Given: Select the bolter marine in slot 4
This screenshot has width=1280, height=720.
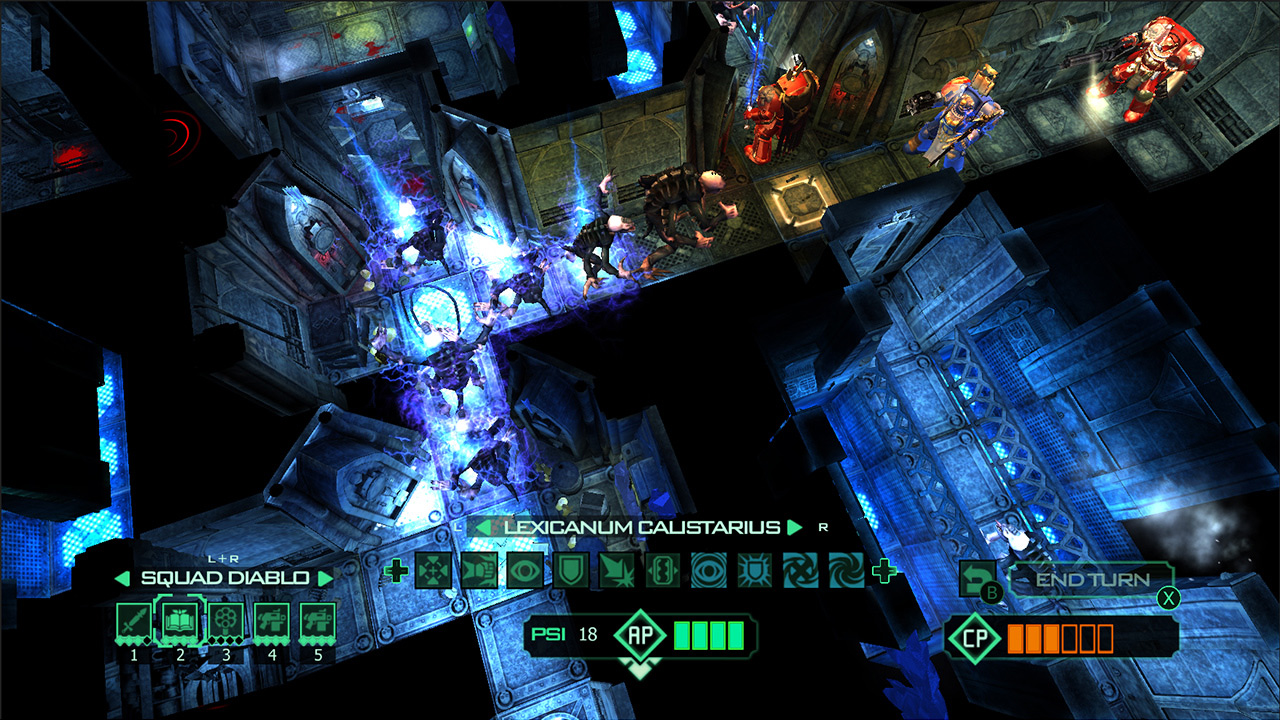Looking at the screenshot, I should (x=271, y=621).
